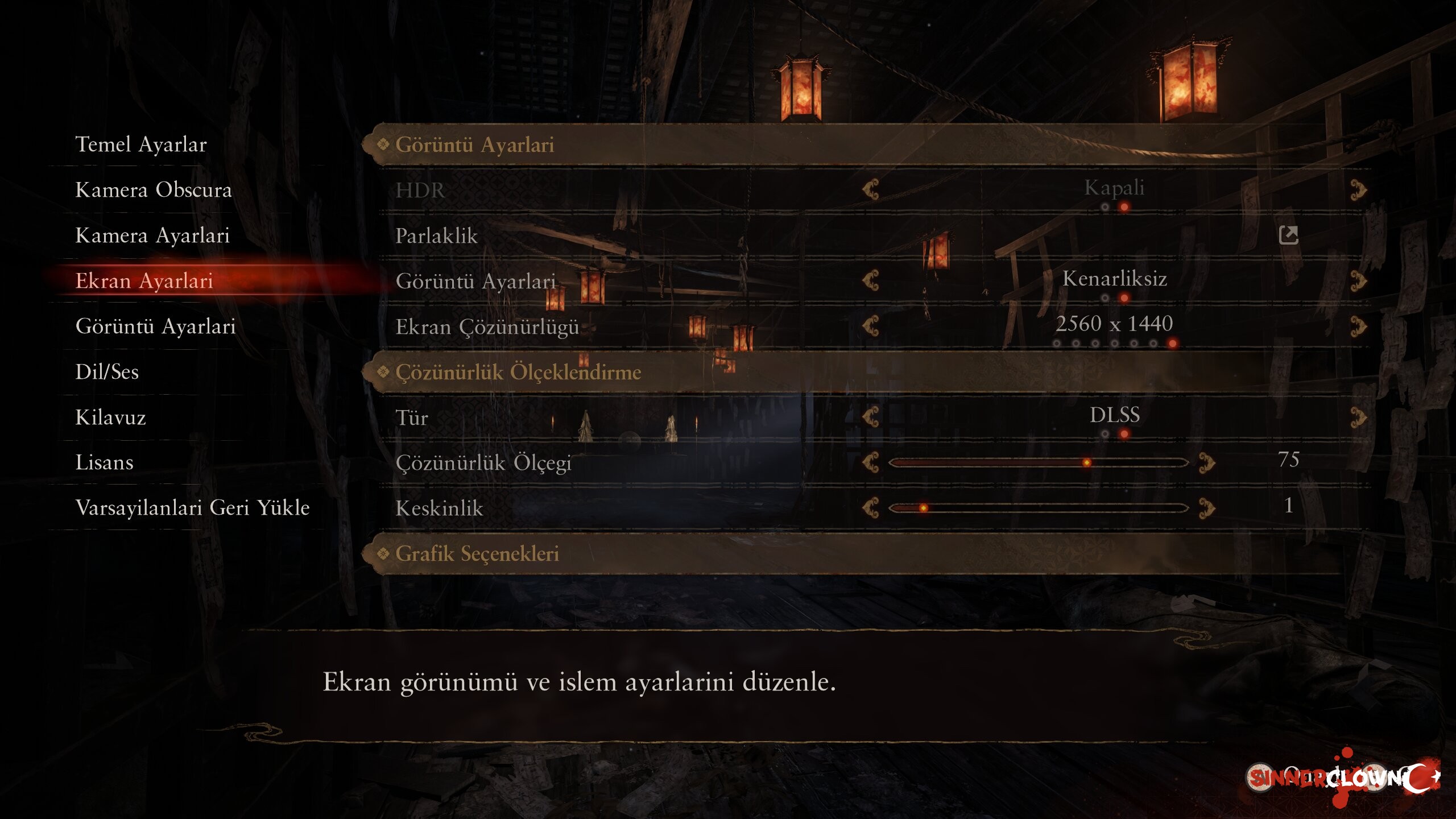Switch to Kamera Ayarlari section
Image resolution: width=1456 pixels, height=819 pixels.
click(152, 235)
